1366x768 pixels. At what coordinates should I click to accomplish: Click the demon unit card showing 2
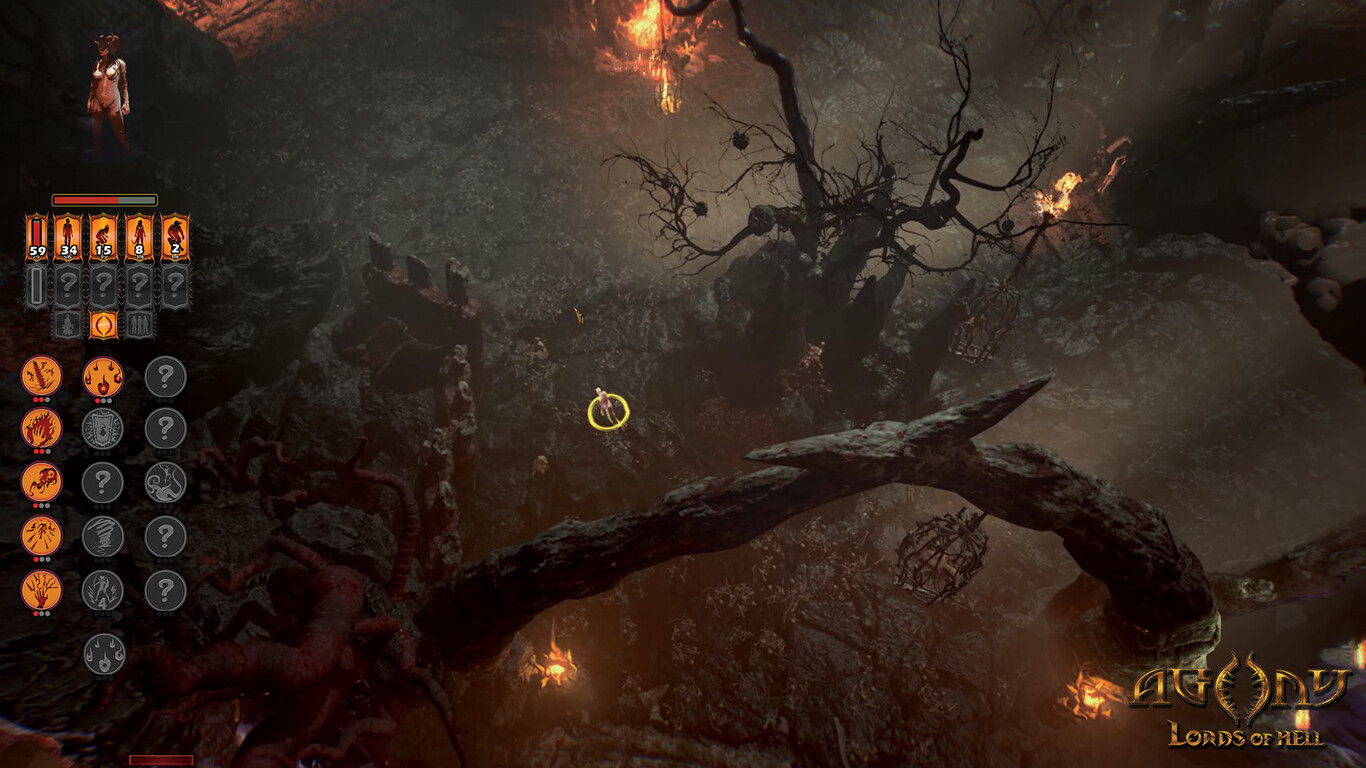point(175,233)
